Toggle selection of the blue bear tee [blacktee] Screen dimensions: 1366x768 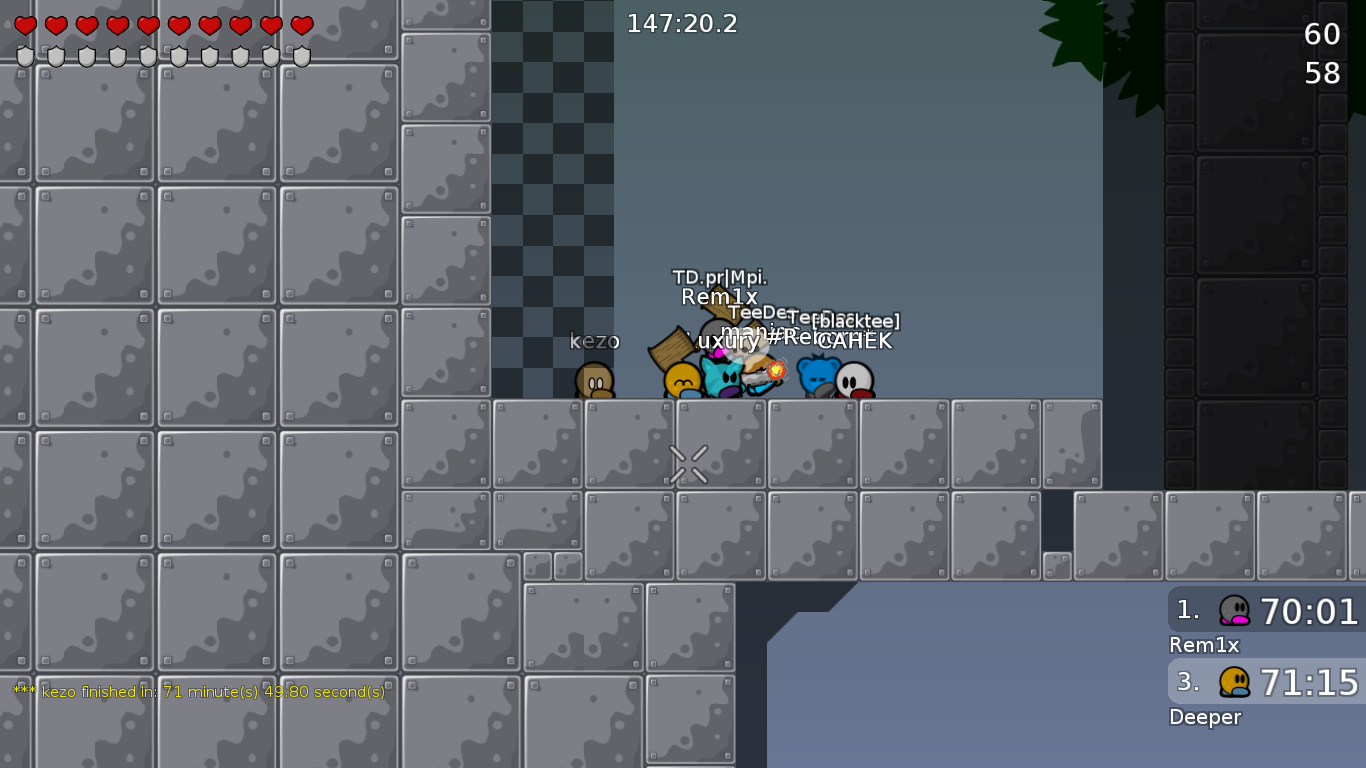point(818,378)
